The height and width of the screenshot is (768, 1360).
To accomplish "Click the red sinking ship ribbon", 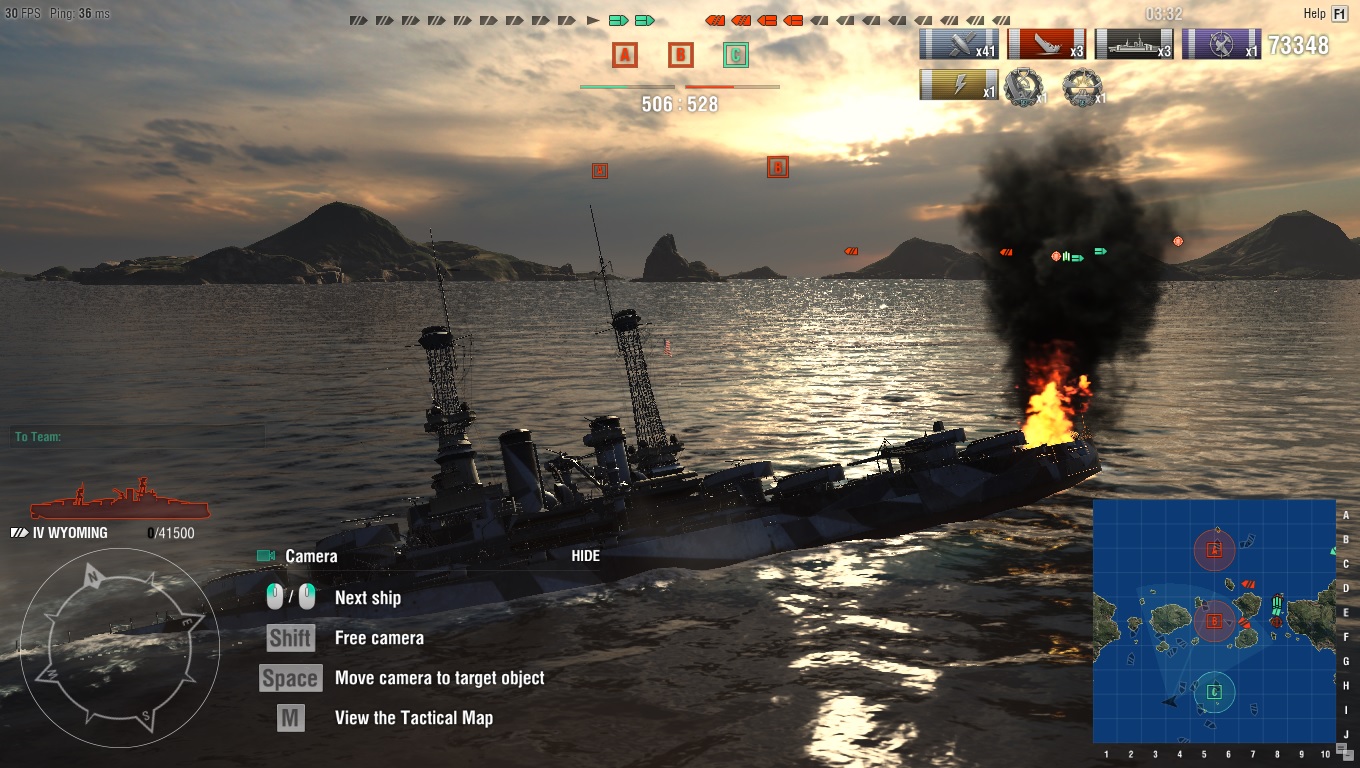I will pyautogui.click(x=1046, y=45).
